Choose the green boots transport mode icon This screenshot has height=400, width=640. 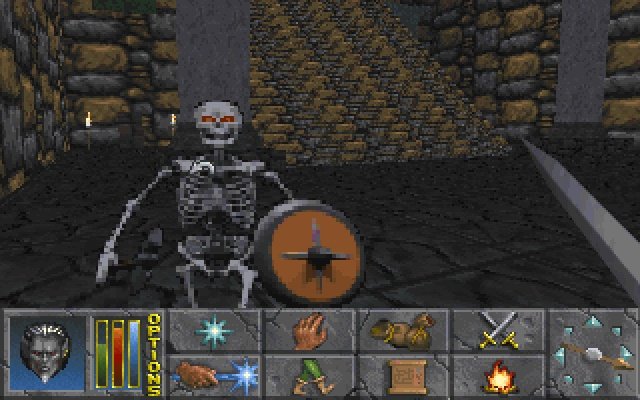tap(308, 377)
